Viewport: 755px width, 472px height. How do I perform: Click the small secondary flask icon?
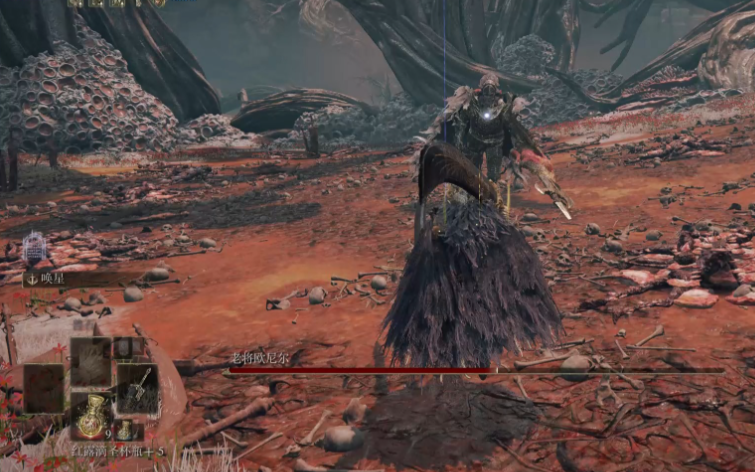pyautogui.click(x=125, y=430)
